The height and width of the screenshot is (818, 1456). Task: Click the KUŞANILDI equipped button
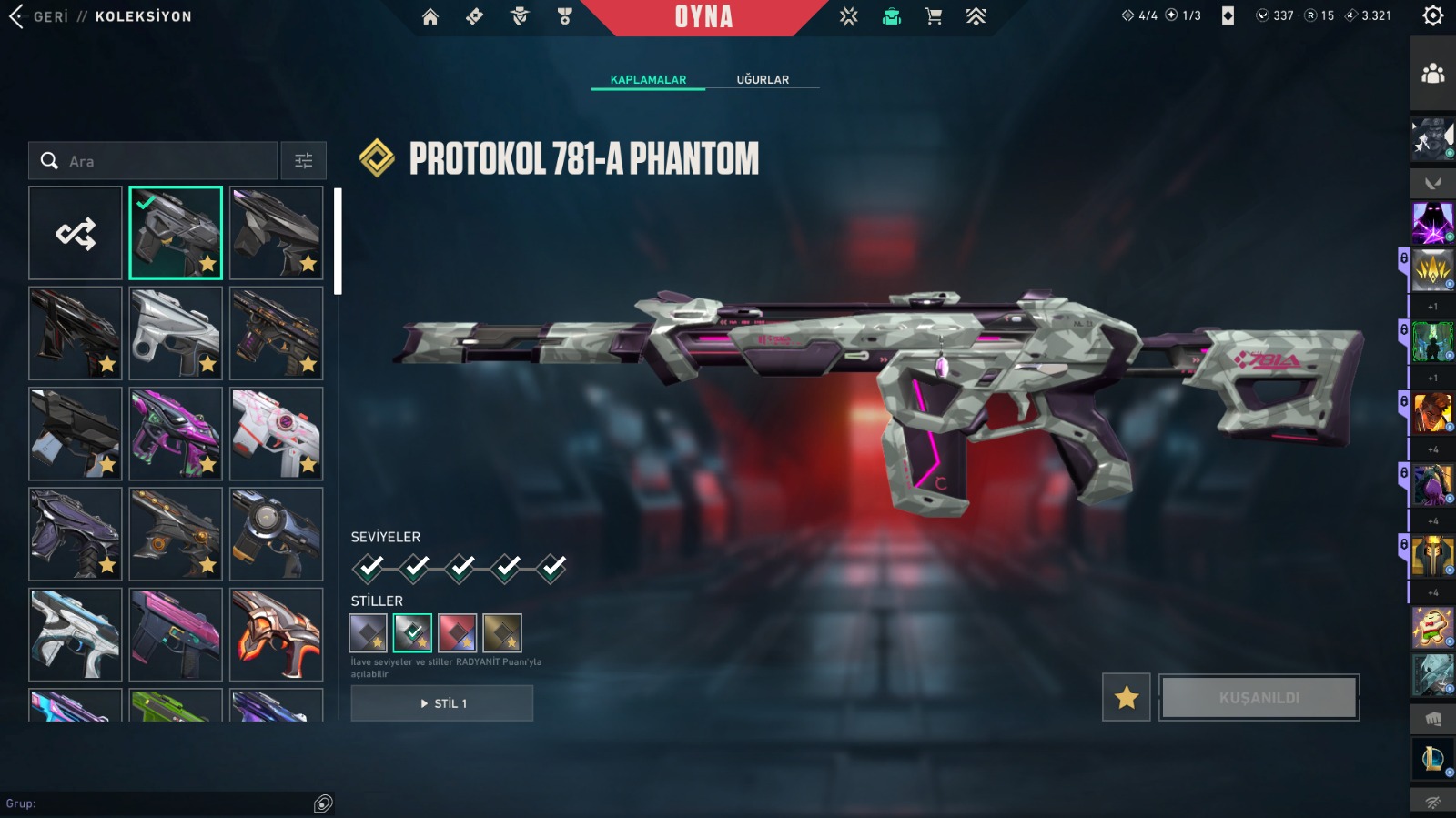click(1259, 698)
